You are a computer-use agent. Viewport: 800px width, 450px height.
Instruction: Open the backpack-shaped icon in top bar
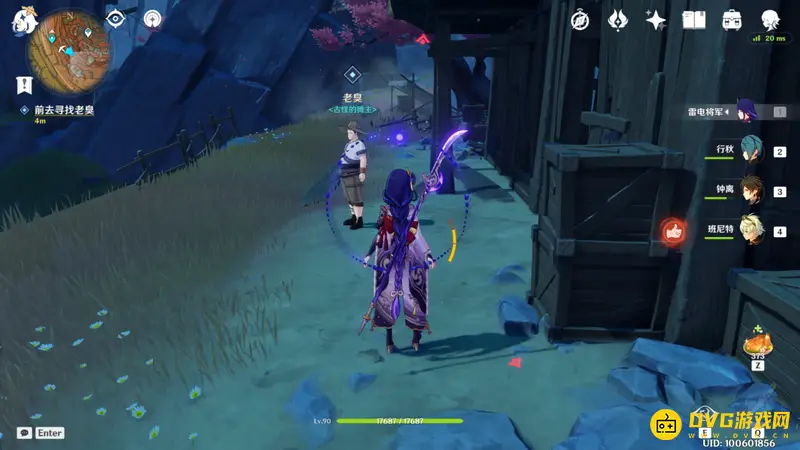pos(731,20)
